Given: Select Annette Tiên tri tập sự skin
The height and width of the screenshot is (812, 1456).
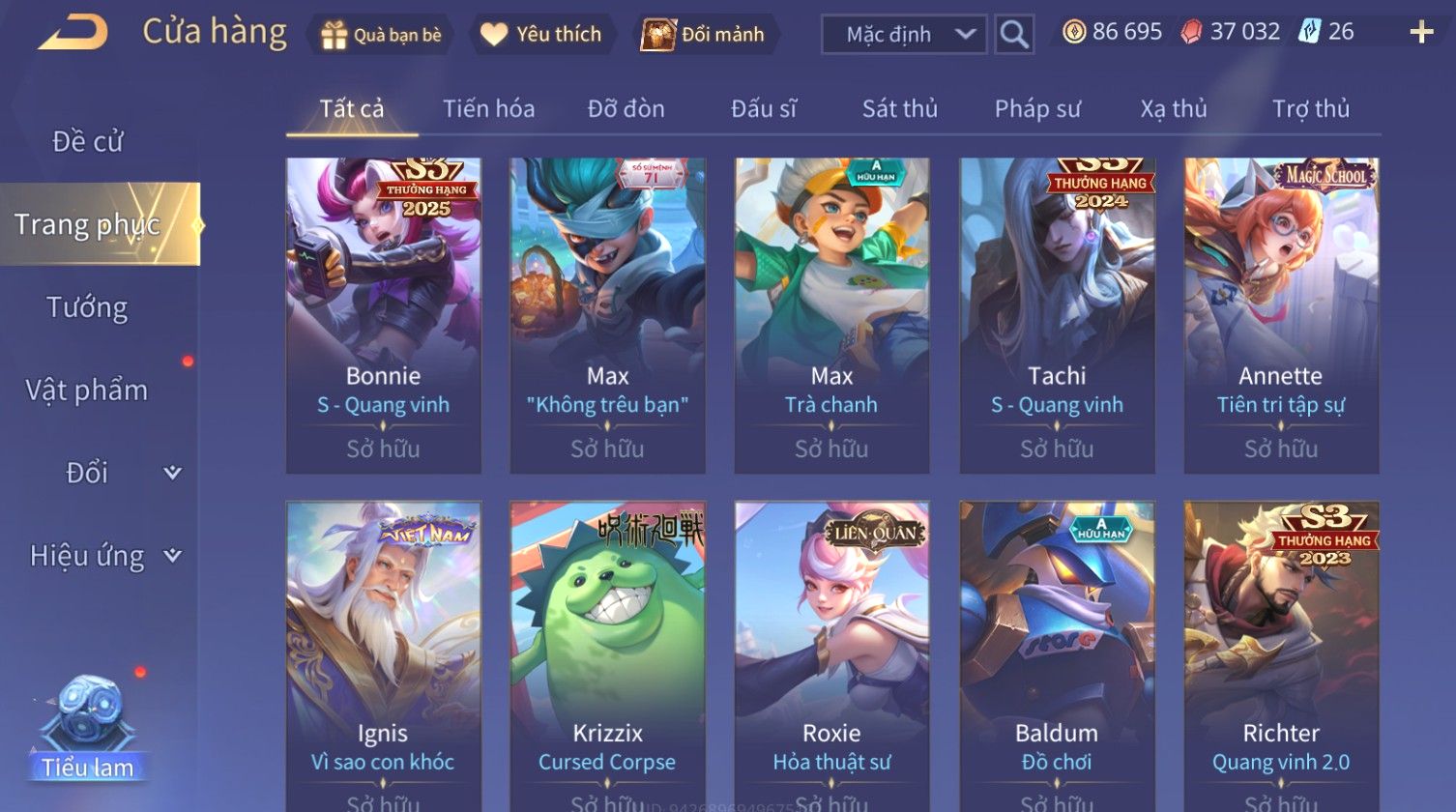Looking at the screenshot, I should pyautogui.click(x=1280, y=315).
